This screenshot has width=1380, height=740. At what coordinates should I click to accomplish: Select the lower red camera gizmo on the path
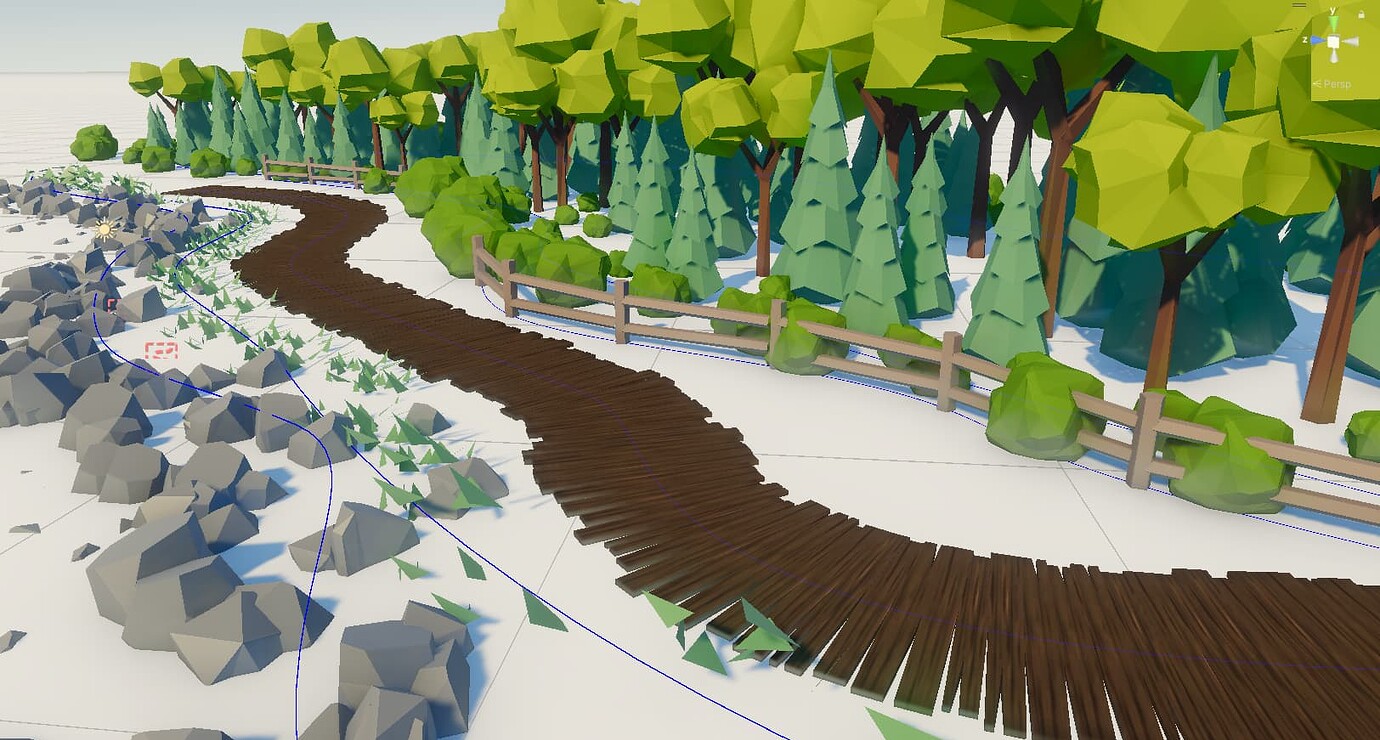161,350
